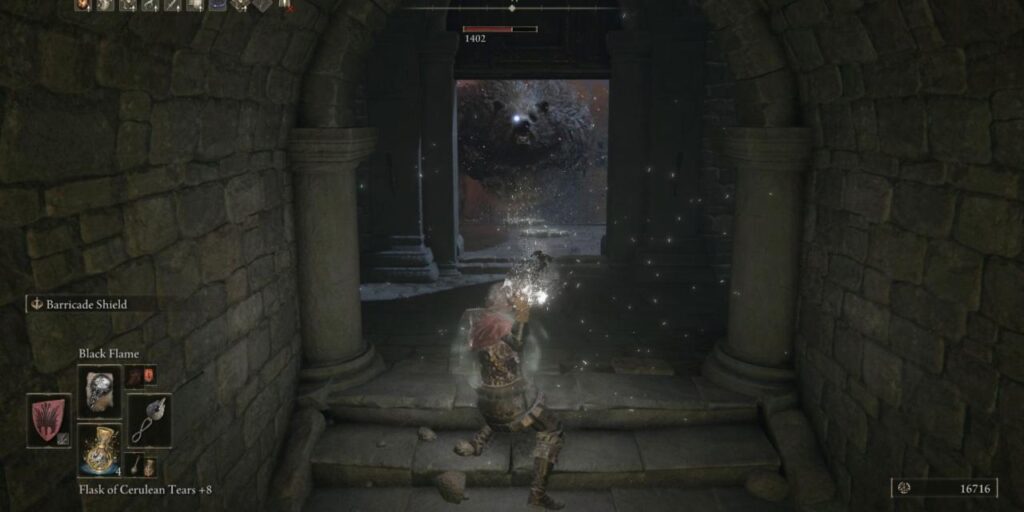The height and width of the screenshot is (512, 1024).
Task: Select the Flask of Cerulean Tears slot
Action: point(99,448)
